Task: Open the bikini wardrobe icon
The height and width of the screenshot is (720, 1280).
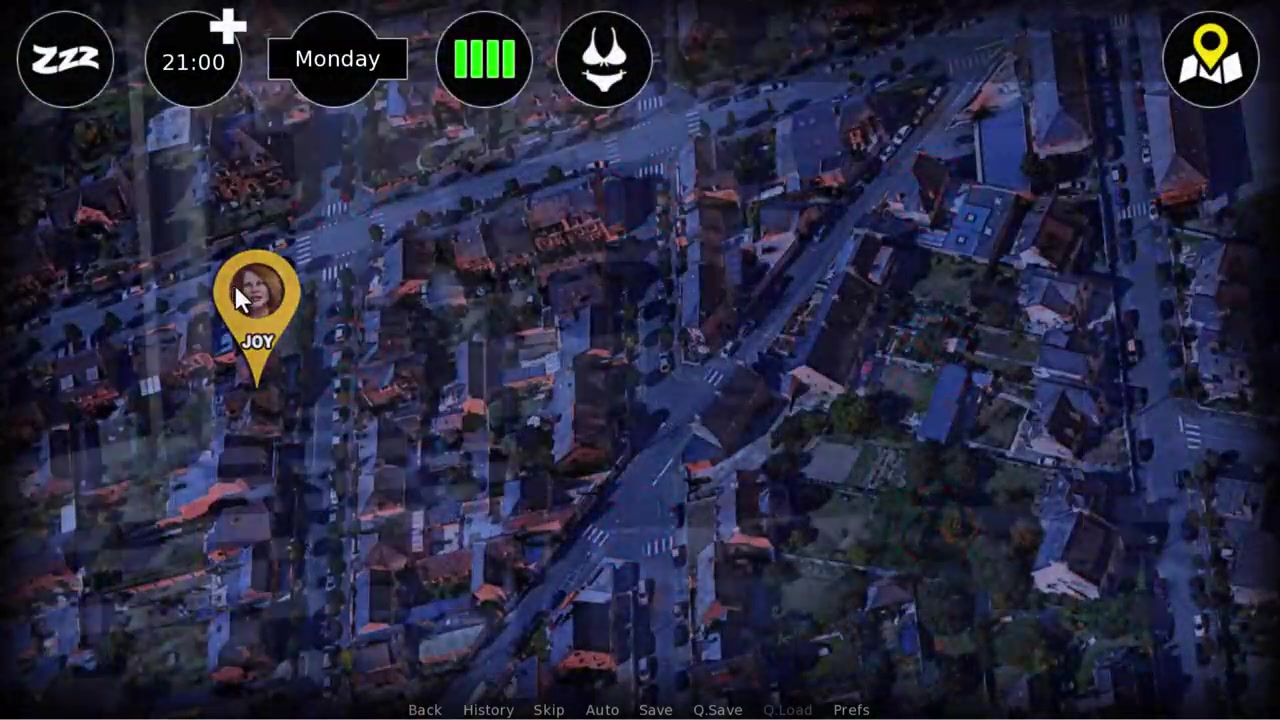Action: coord(604,60)
